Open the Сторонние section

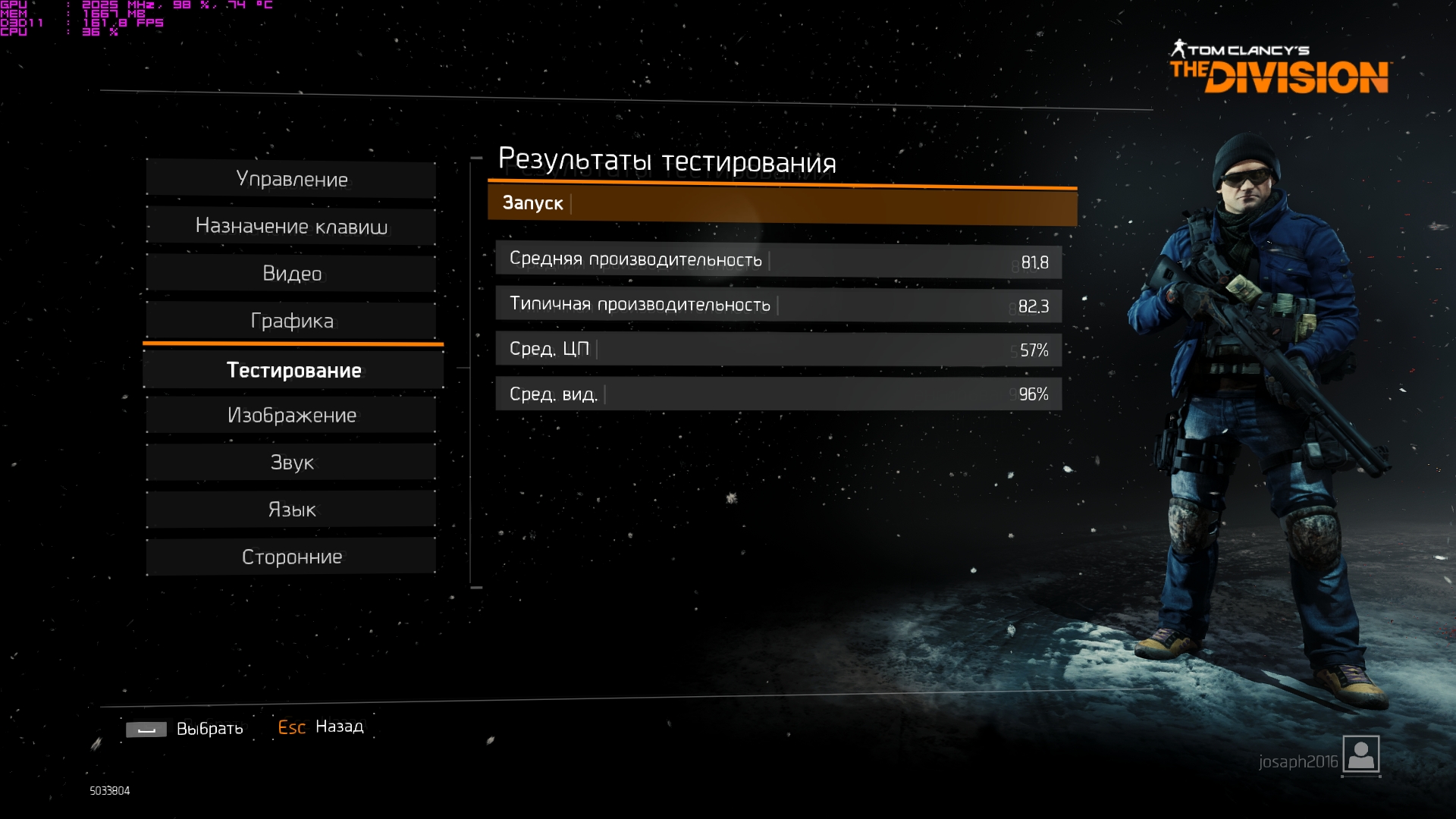[291, 557]
